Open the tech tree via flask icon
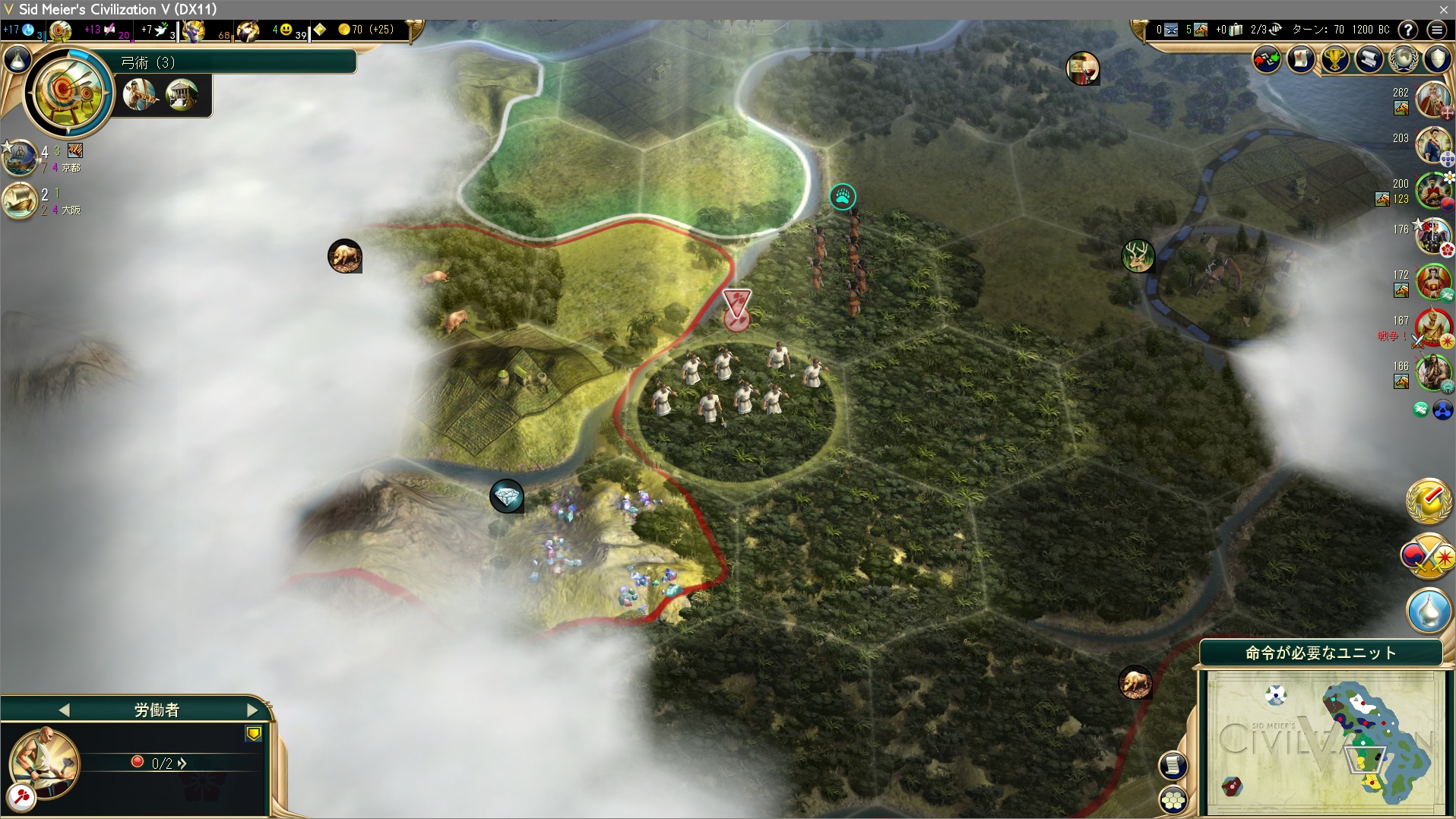Screen dimensions: 1456x819 tap(17, 59)
